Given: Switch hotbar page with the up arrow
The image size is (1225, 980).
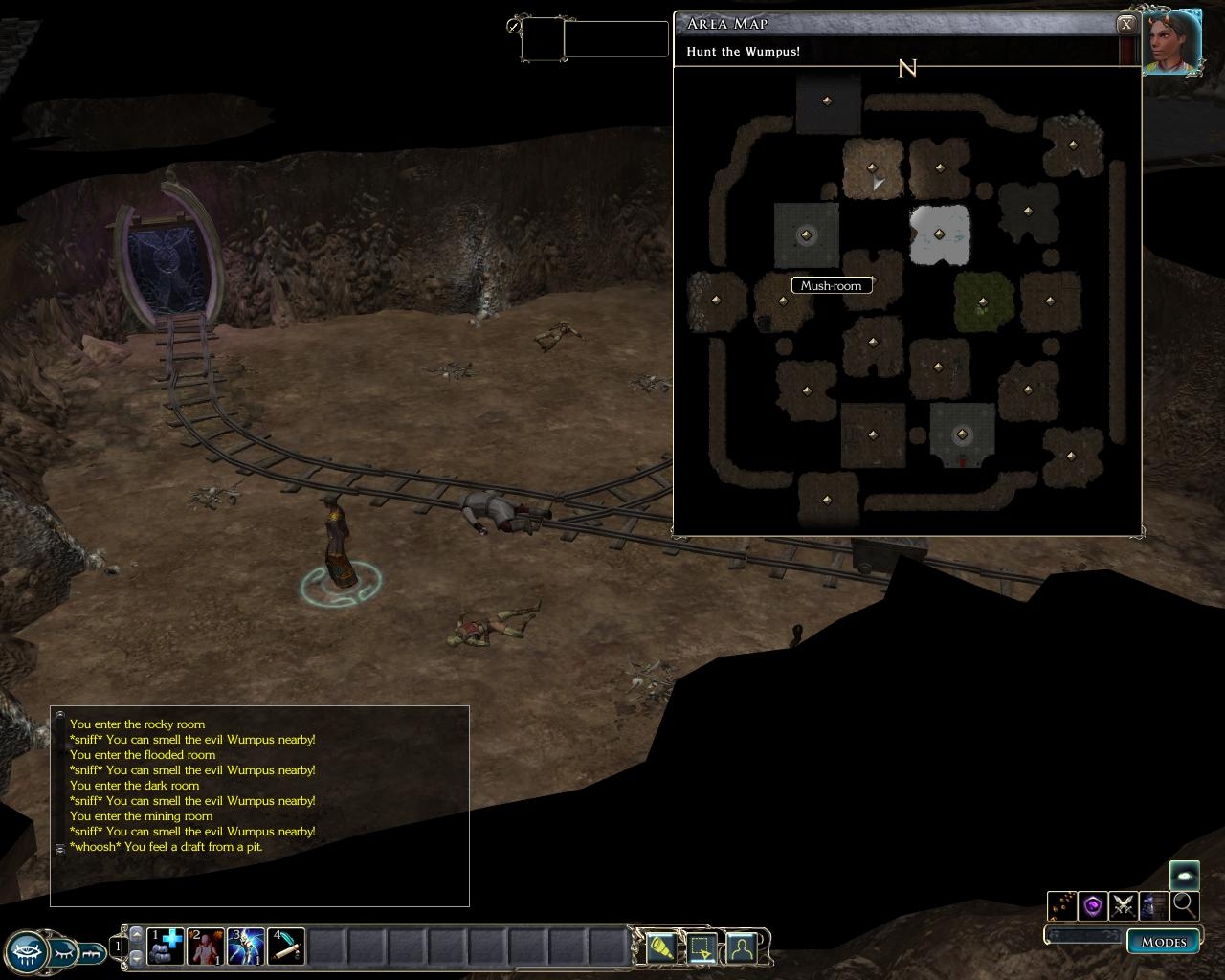Looking at the screenshot, I should point(136,933).
